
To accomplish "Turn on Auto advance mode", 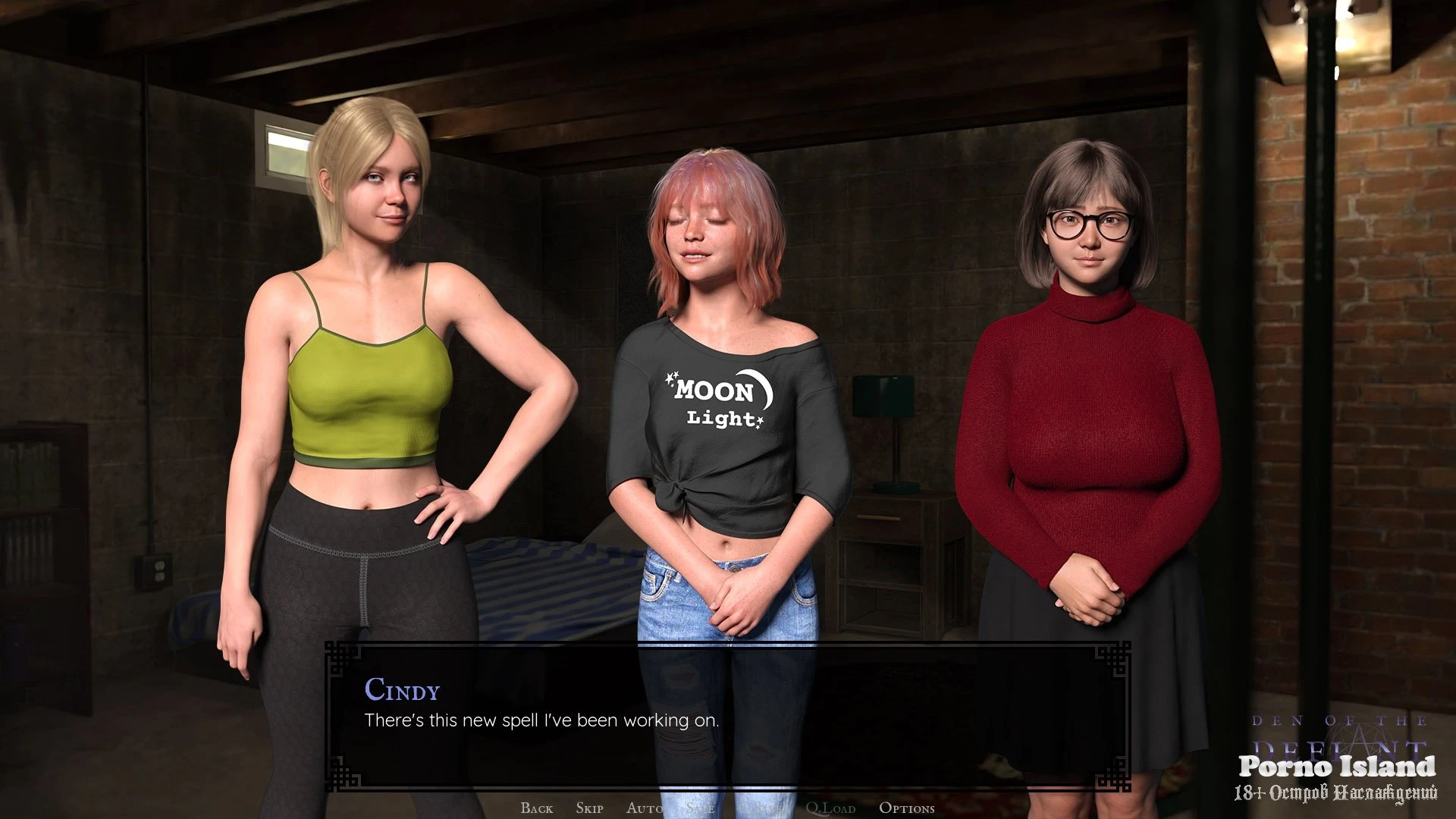I will coord(645,808).
